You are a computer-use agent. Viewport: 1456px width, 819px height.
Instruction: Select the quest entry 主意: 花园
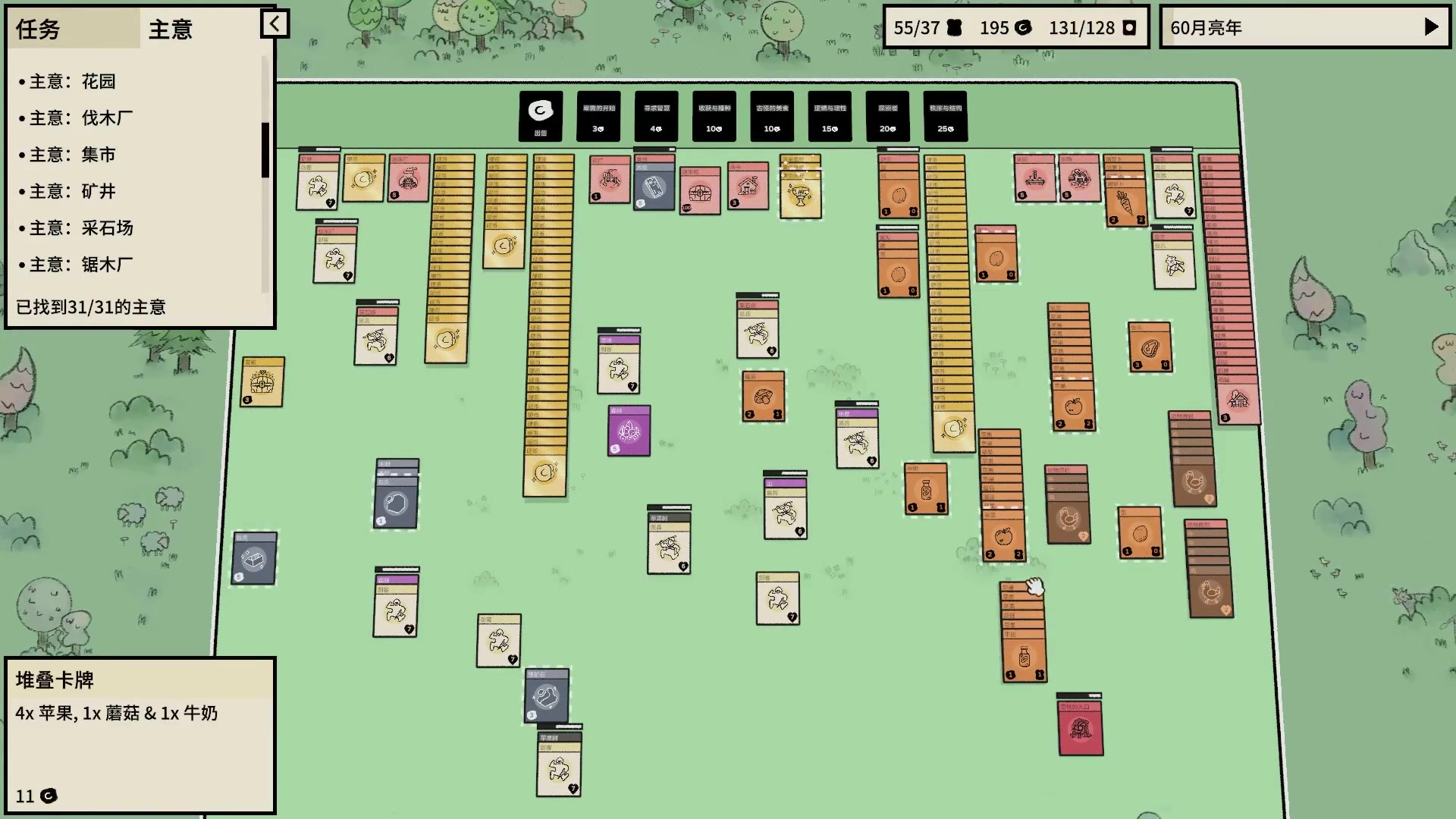click(71, 81)
